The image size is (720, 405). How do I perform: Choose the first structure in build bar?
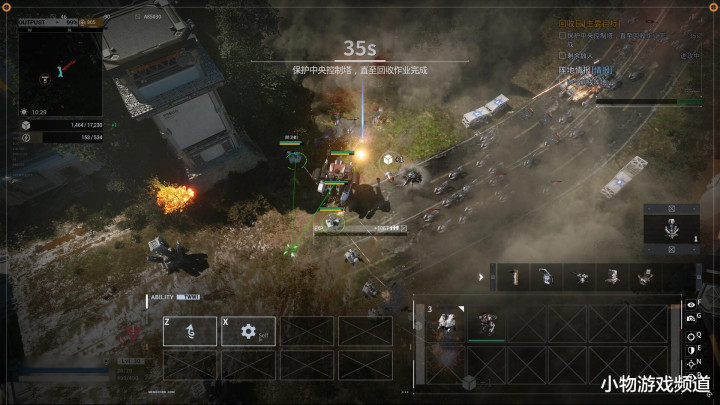513,277
